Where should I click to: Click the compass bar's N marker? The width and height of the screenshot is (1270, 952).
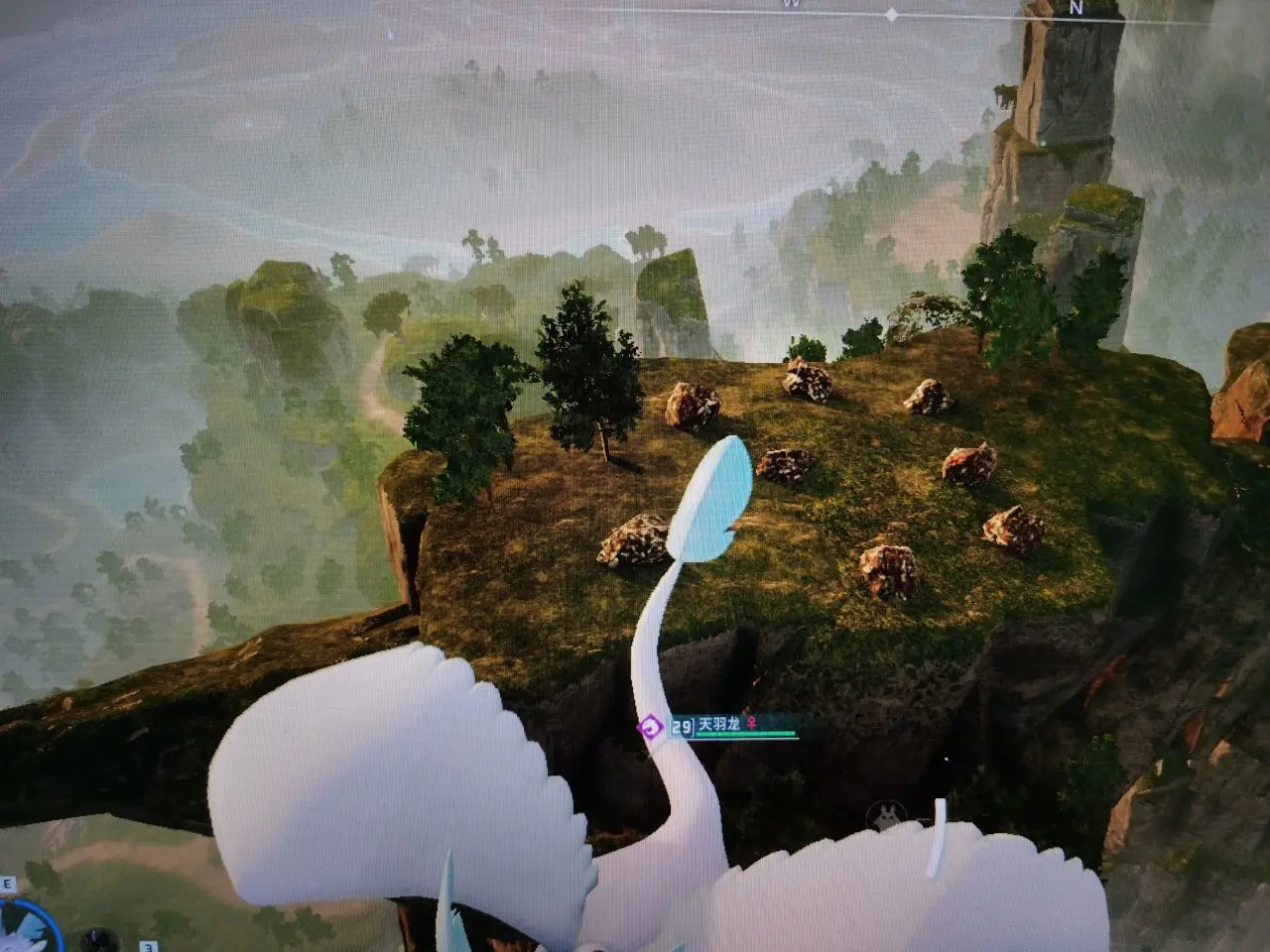pos(1077,7)
